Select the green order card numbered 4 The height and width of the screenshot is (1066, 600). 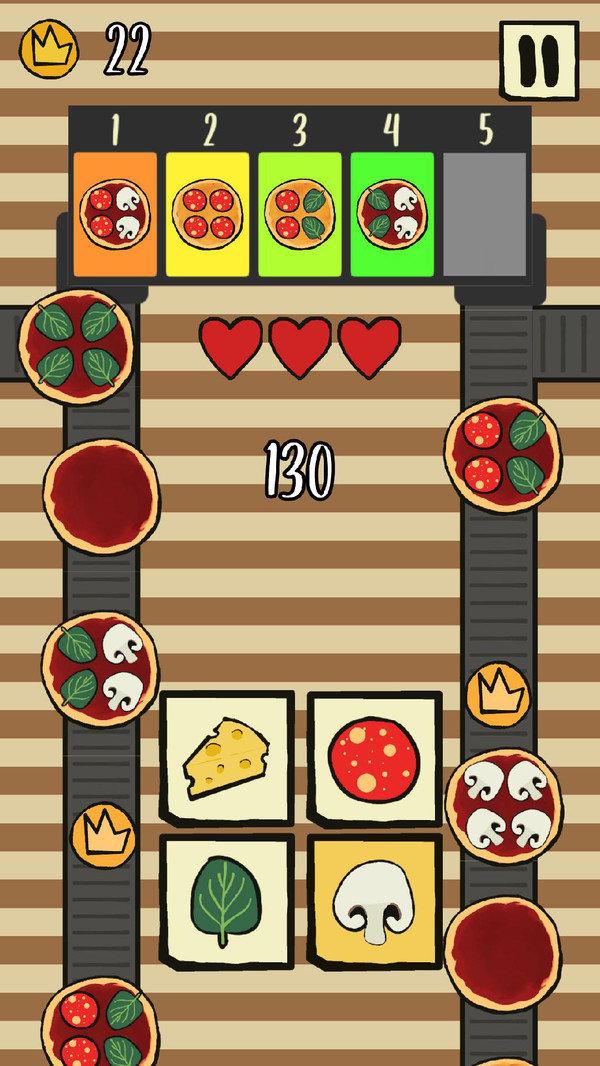tap(392, 214)
